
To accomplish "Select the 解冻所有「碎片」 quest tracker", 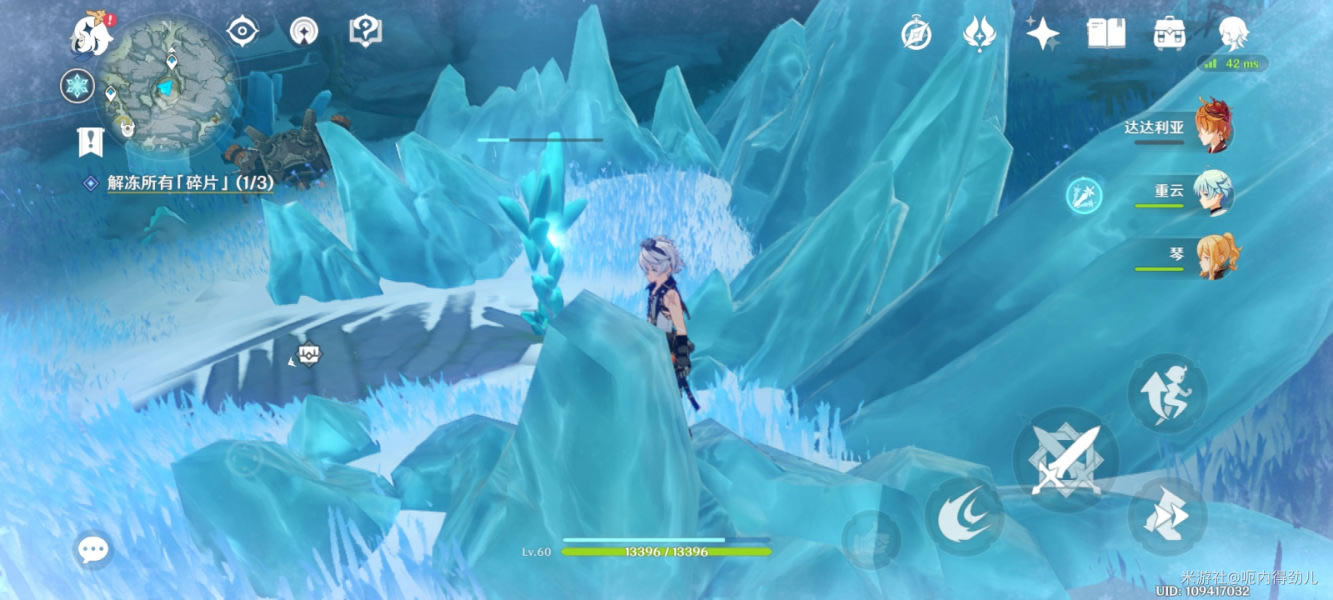I will tap(190, 183).
